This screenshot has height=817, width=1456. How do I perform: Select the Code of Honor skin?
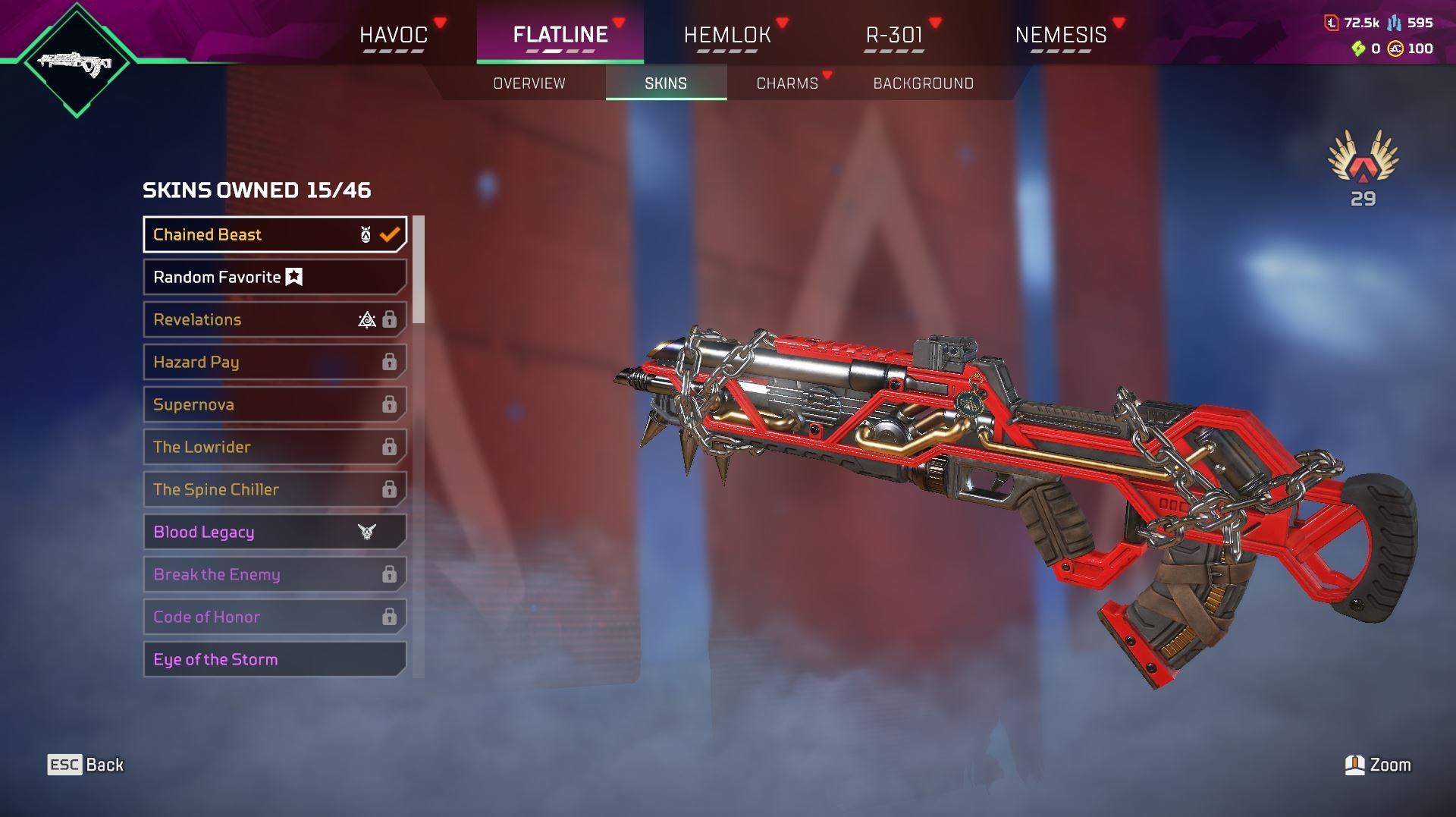(x=275, y=617)
